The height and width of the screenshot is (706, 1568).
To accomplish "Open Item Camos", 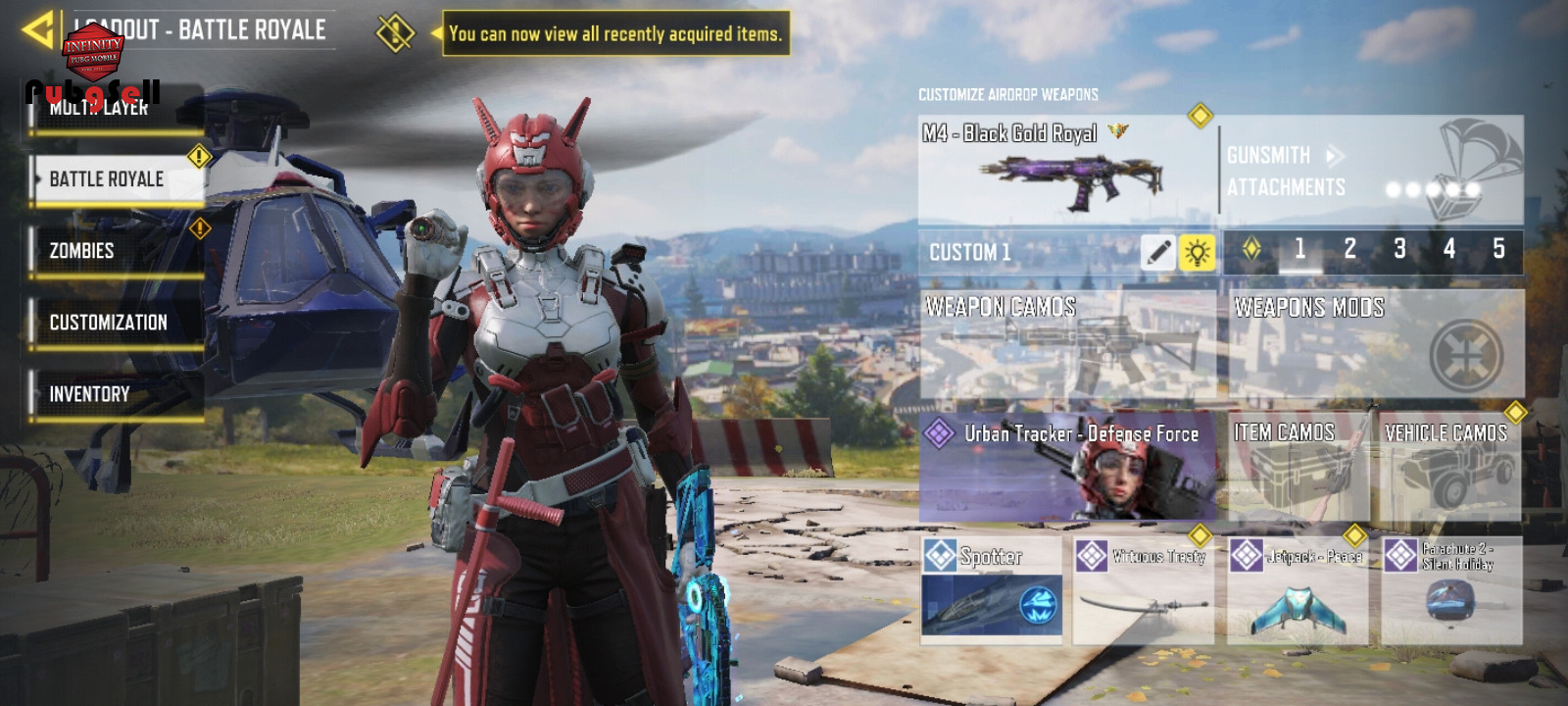I will (1297, 467).
